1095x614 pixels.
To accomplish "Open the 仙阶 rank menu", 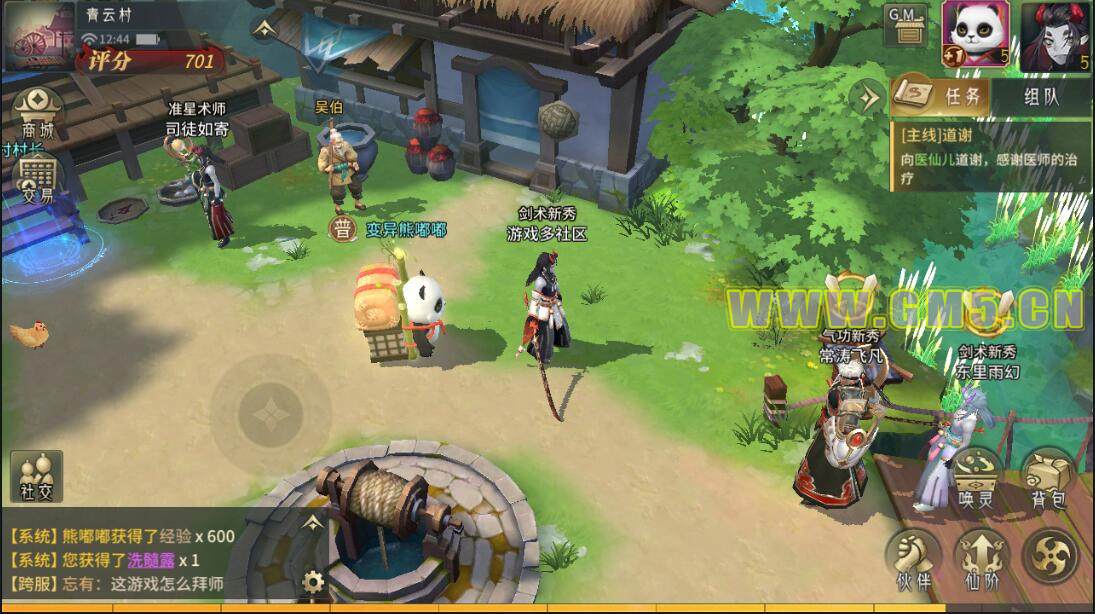I will [980, 558].
